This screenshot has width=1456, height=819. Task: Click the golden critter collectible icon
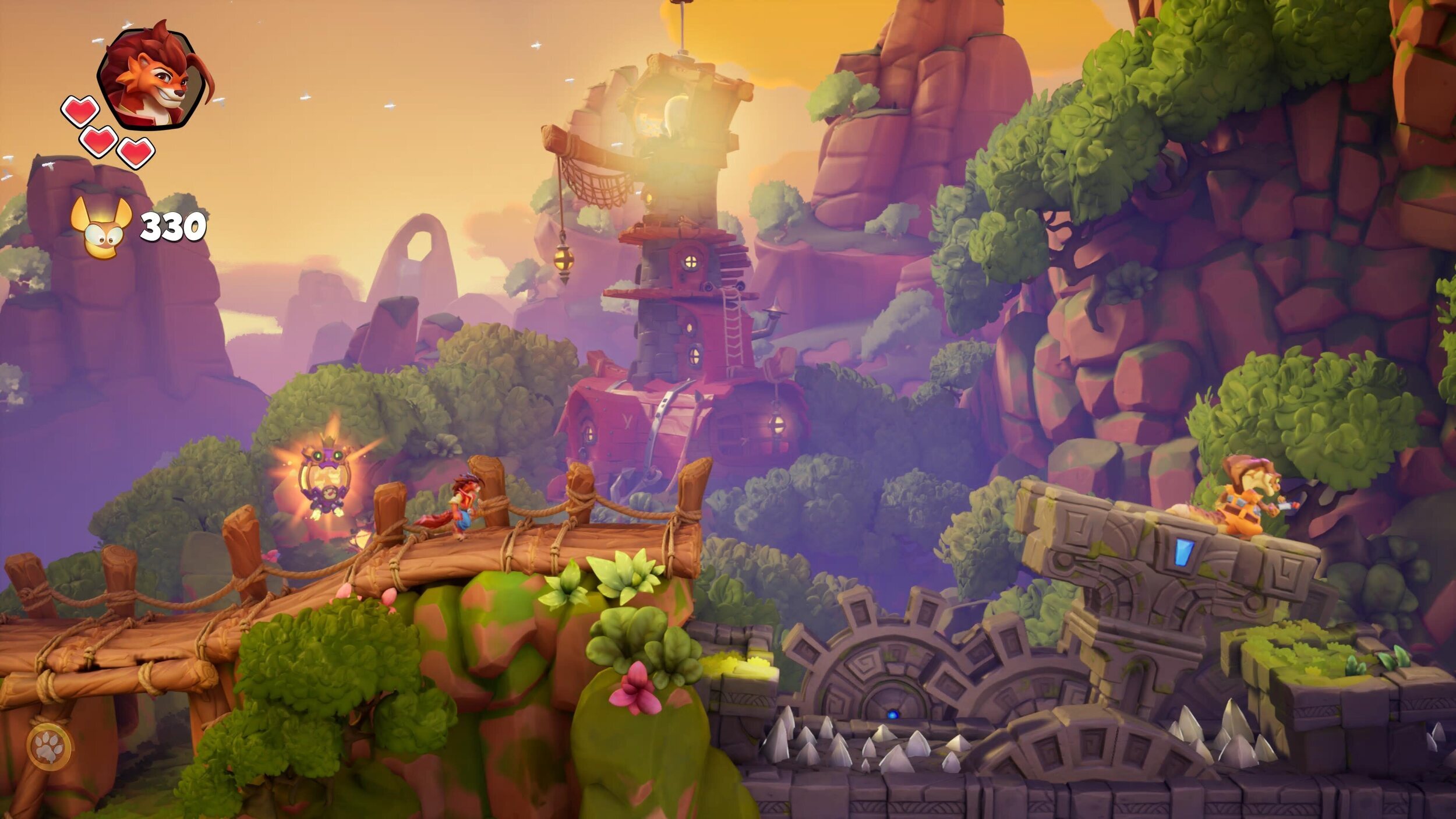tap(103, 228)
